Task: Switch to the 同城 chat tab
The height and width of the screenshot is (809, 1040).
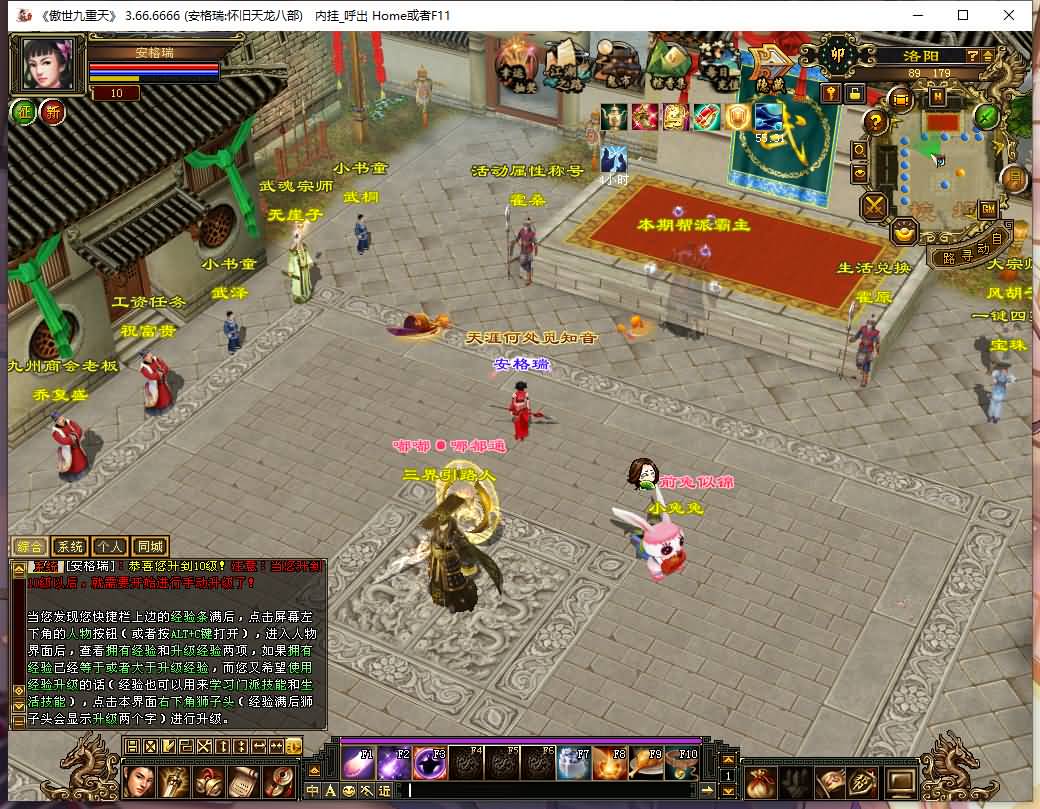Action: (150, 546)
